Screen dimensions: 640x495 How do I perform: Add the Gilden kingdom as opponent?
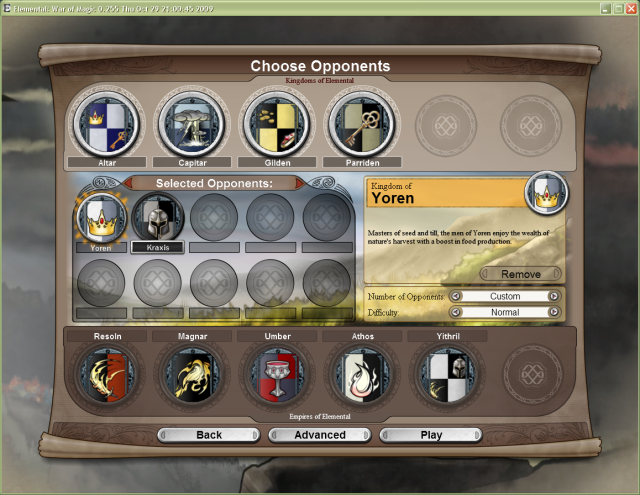[275, 124]
